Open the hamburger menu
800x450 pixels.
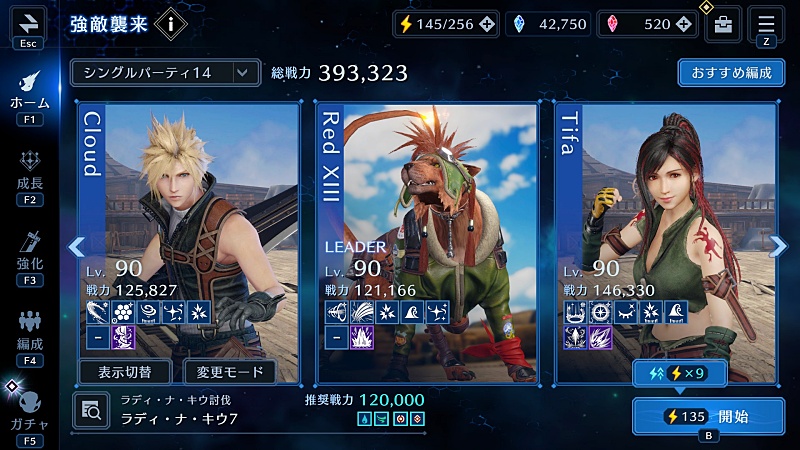point(767,24)
